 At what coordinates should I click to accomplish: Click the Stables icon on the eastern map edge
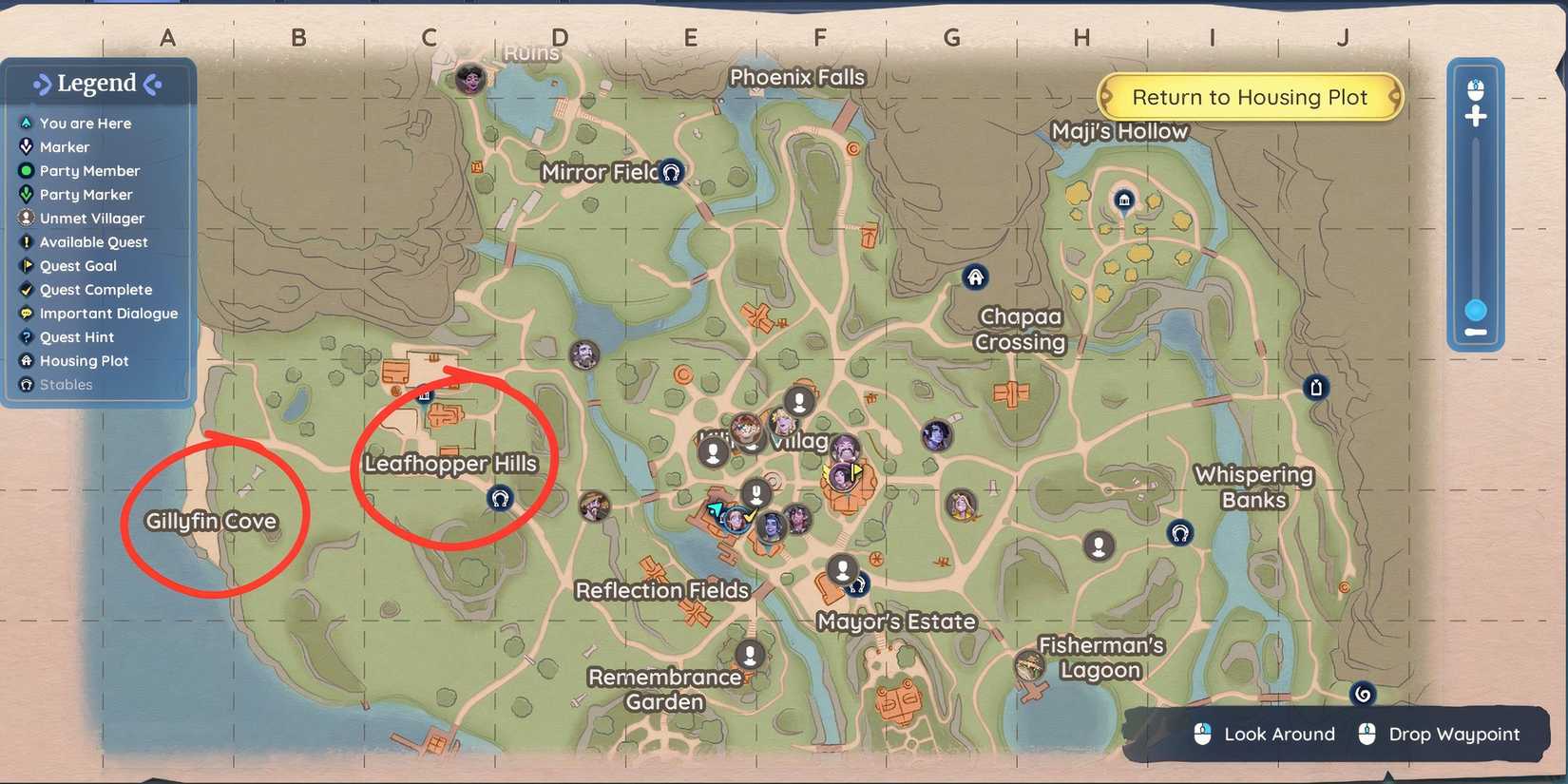(1317, 388)
